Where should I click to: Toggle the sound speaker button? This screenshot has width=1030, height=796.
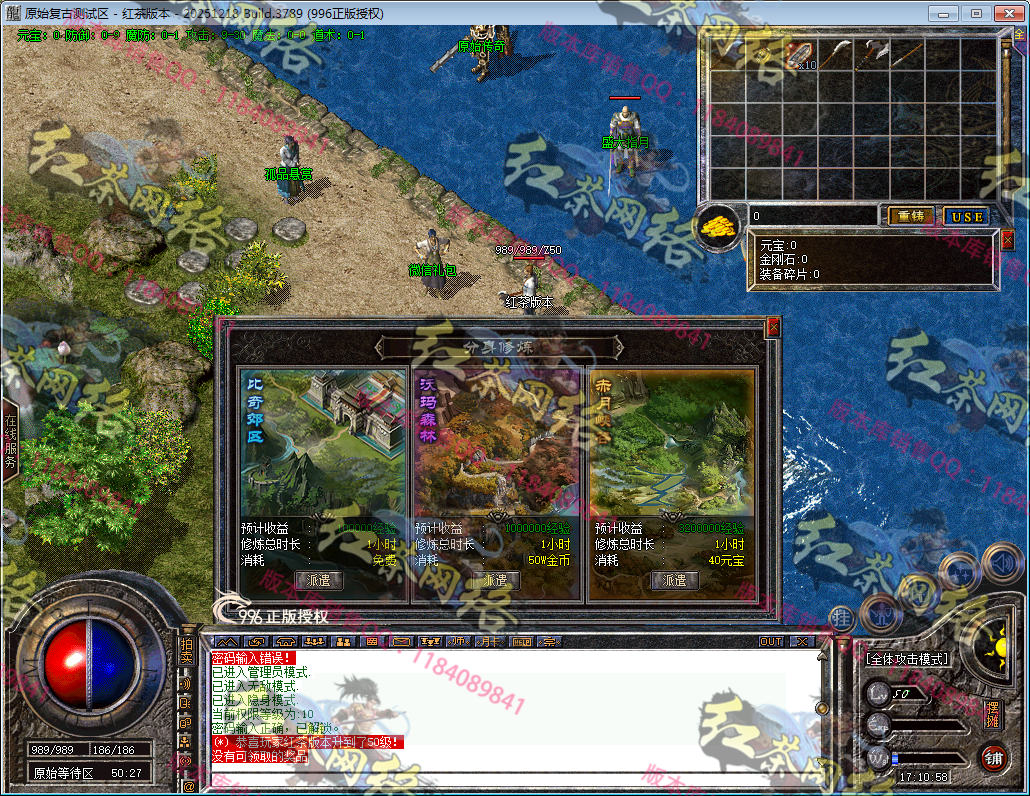coord(1000,565)
